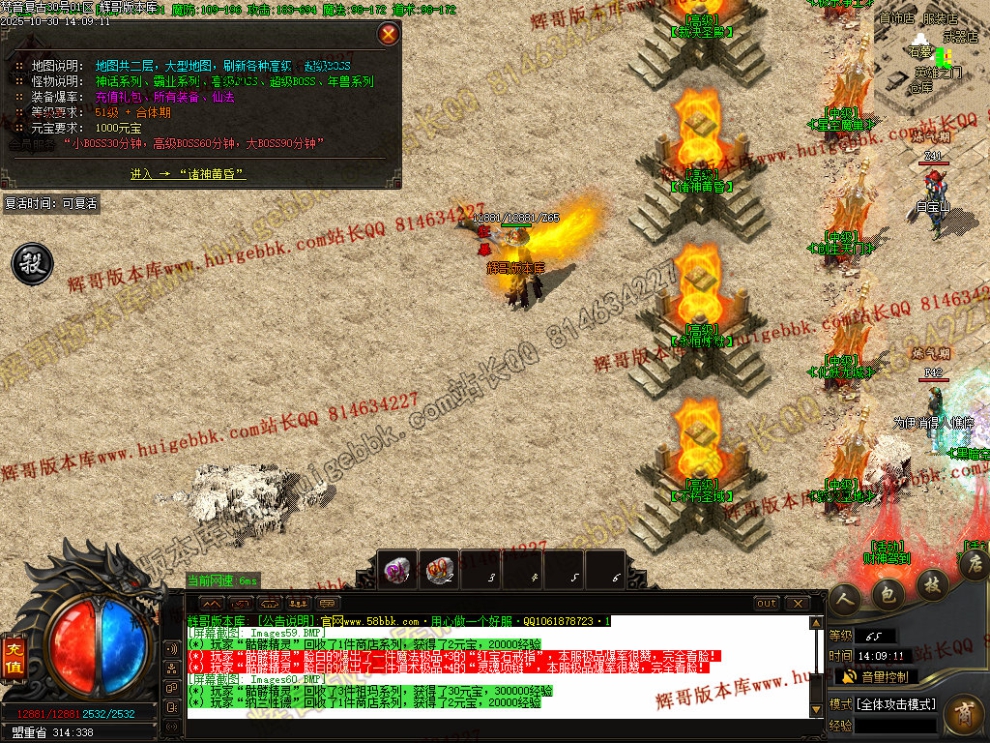The height and width of the screenshot is (743, 990).
Task: Click the chat window's out button
Action: coord(766,604)
